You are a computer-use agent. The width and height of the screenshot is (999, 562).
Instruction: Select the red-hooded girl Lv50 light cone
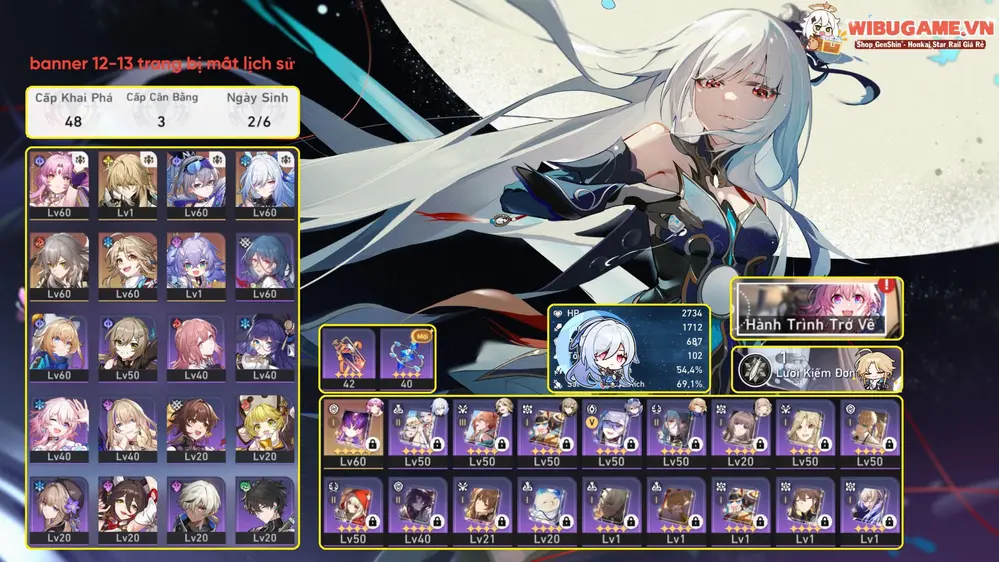pos(351,509)
